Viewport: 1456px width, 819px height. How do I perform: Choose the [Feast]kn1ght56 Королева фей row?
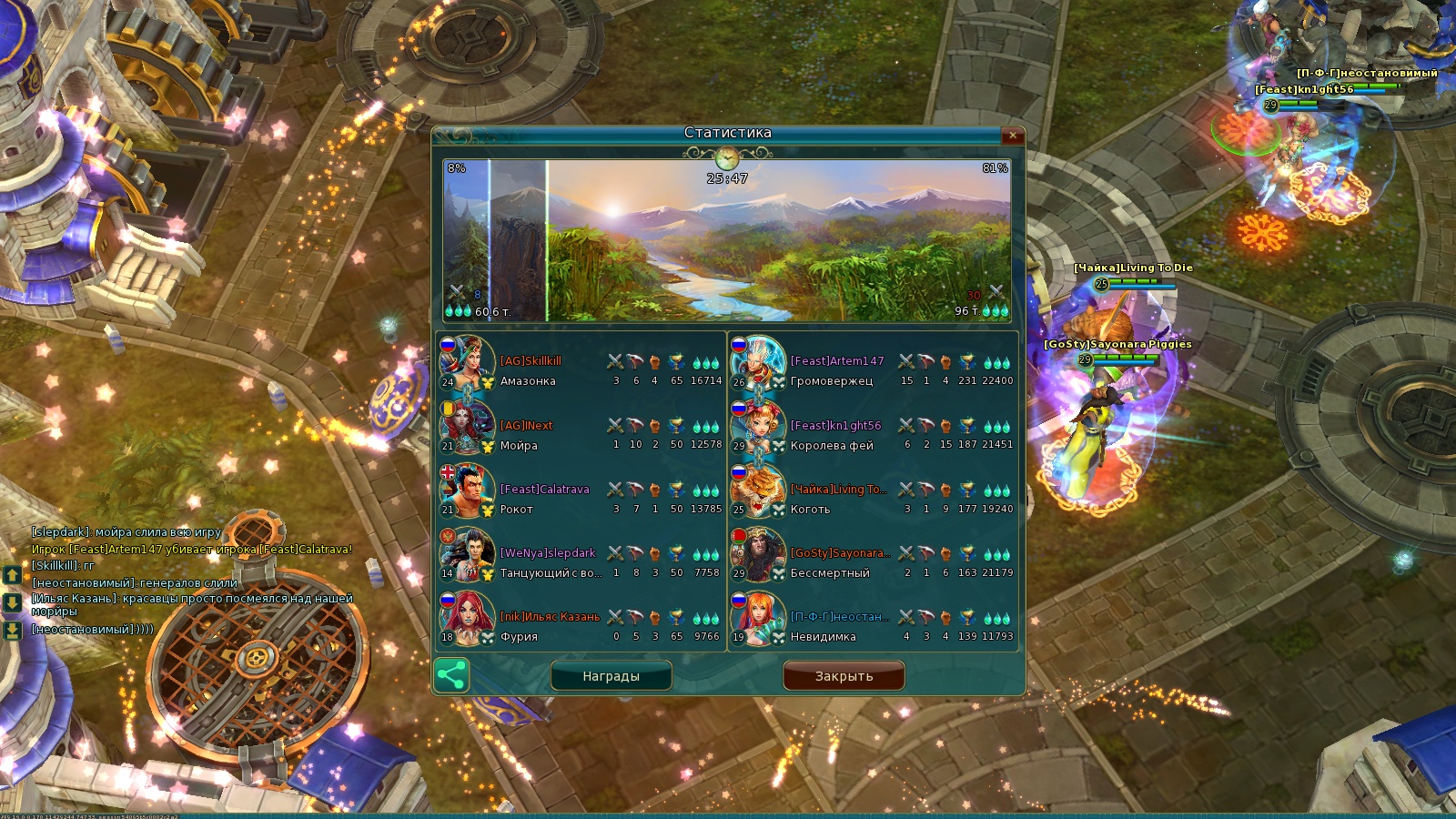pos(872,435)
